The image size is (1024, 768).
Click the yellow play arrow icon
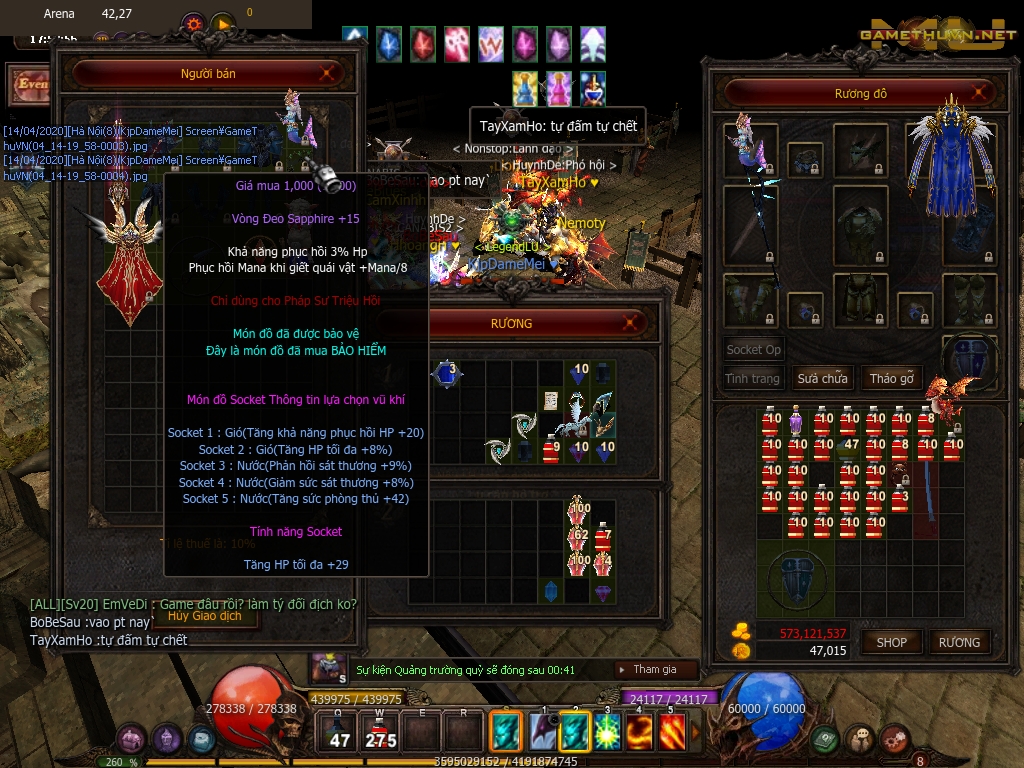(222, 22)
